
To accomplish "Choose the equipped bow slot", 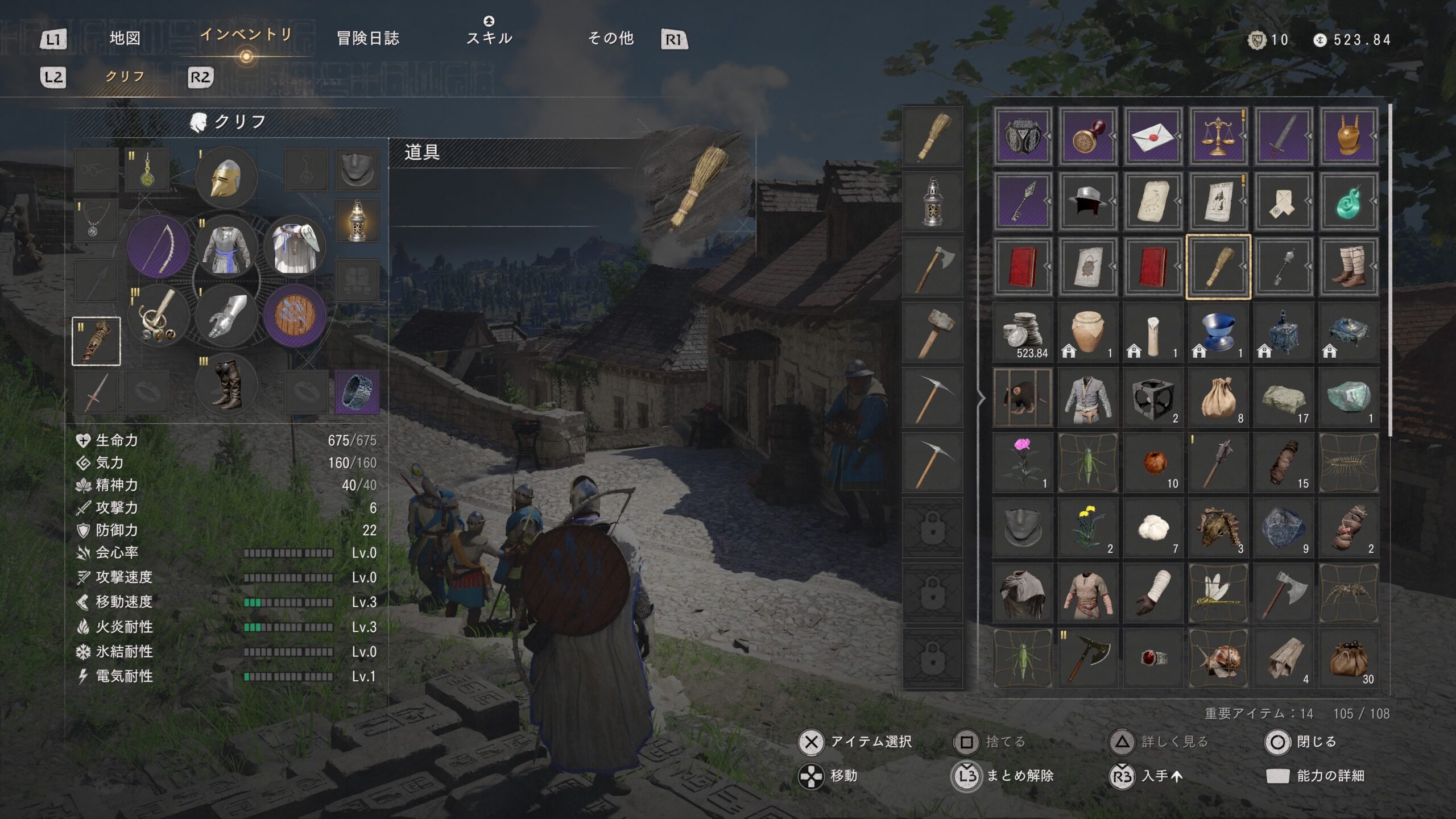I will (x=159, y=247).
